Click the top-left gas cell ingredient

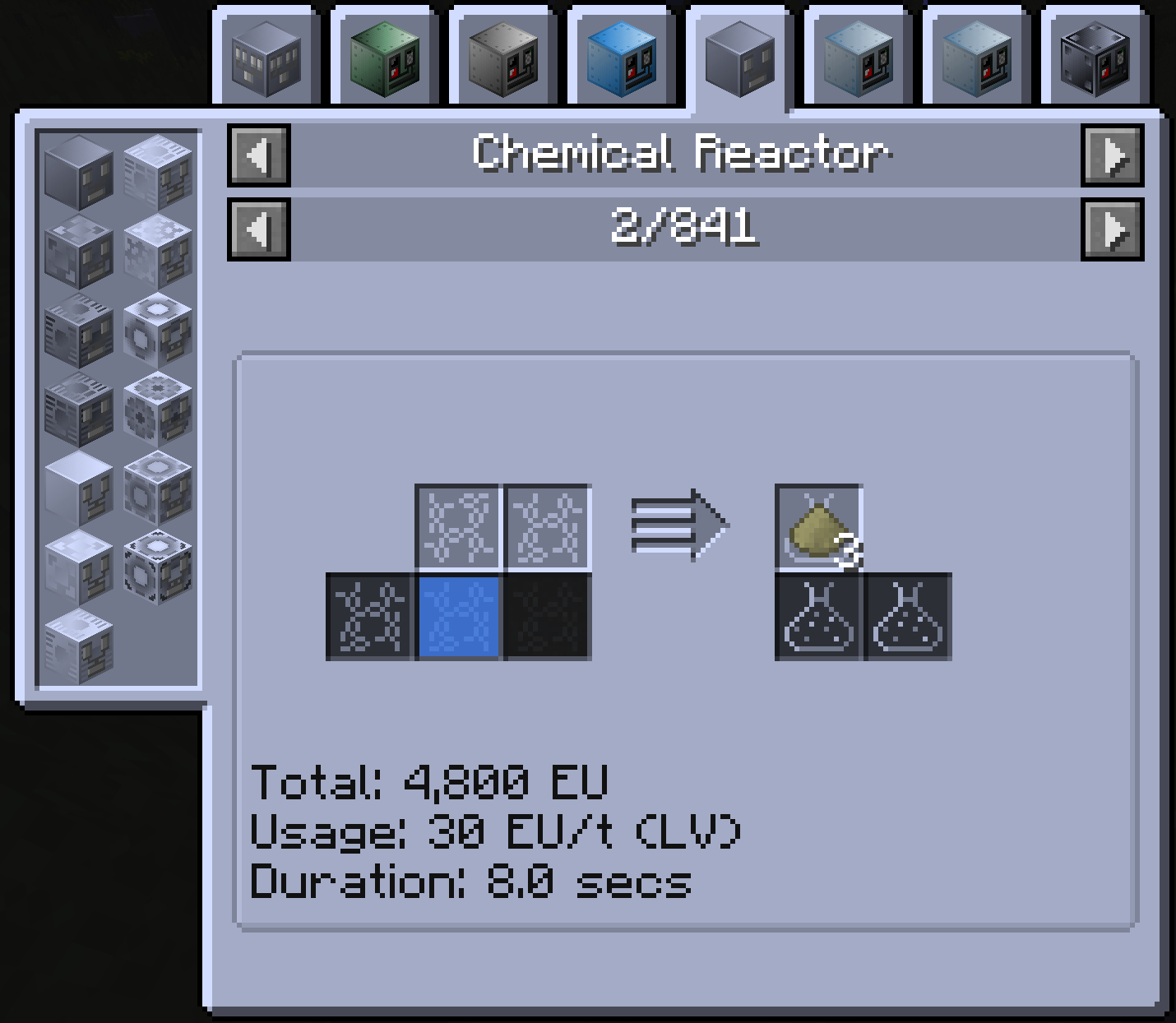click(x=456, y=526)
